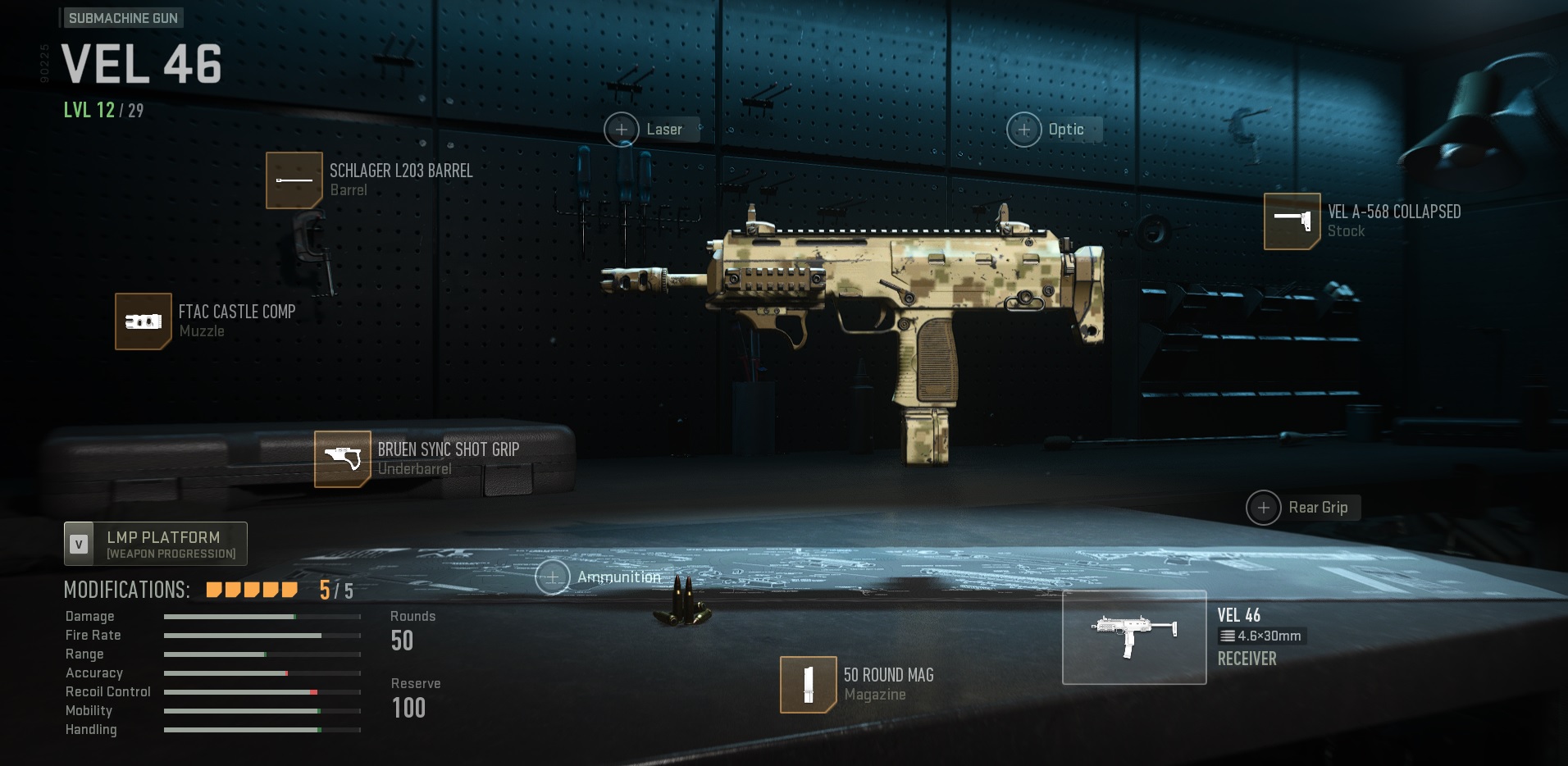Select the VEL 46 receiver thumbnail

[x=1134, y=637]
